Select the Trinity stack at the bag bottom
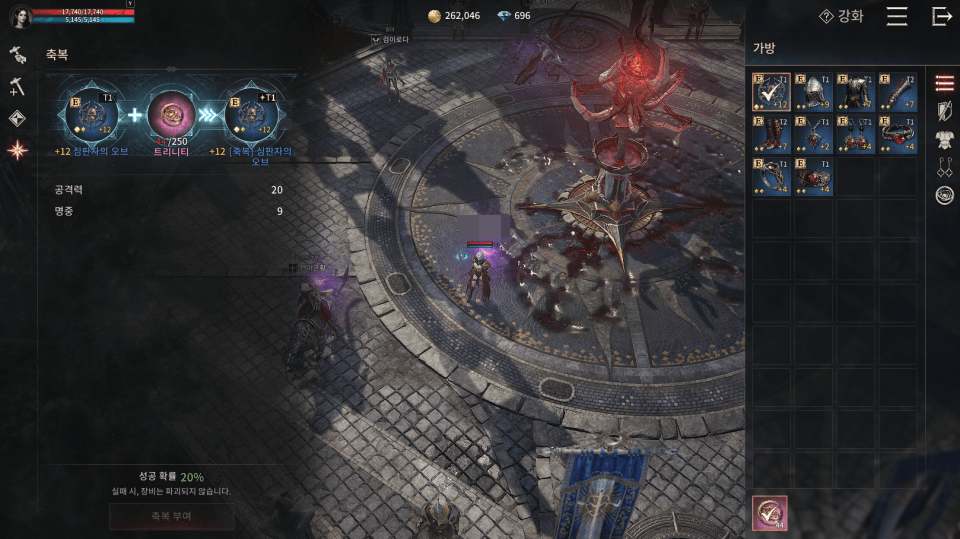Viewport: 960px width, 539px height. tap(770, 513)
